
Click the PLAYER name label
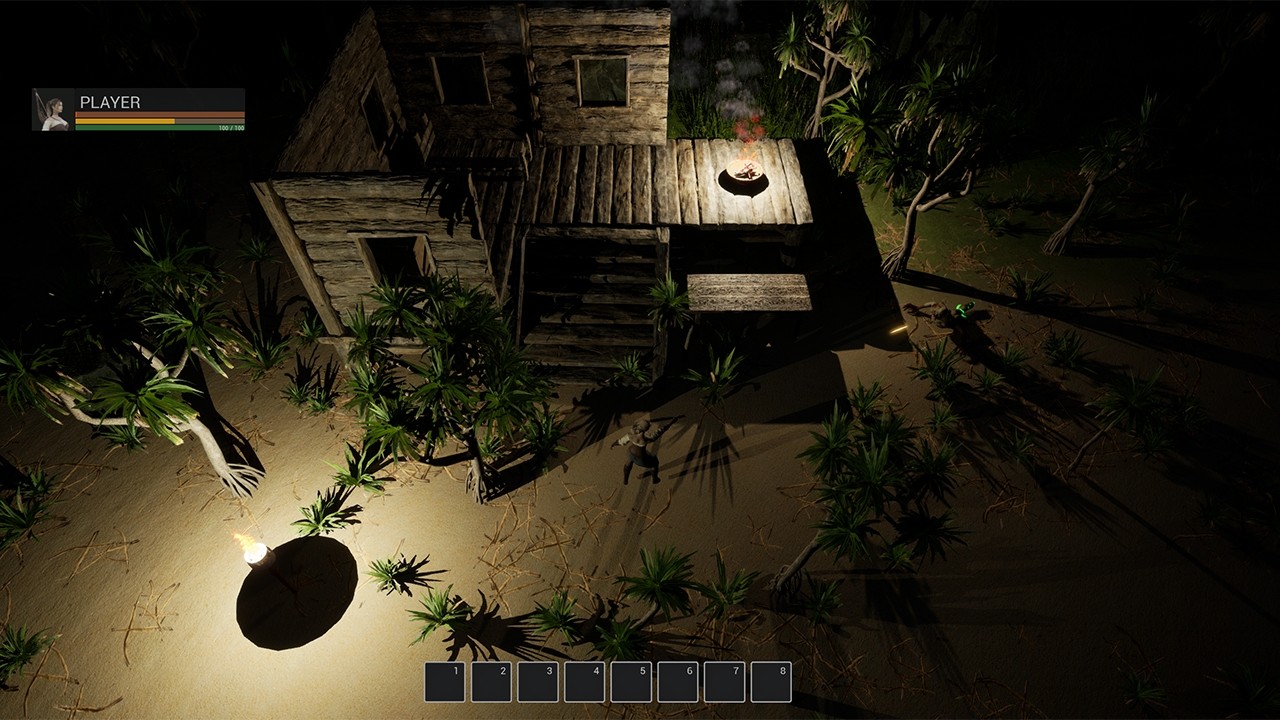[110, 101]
